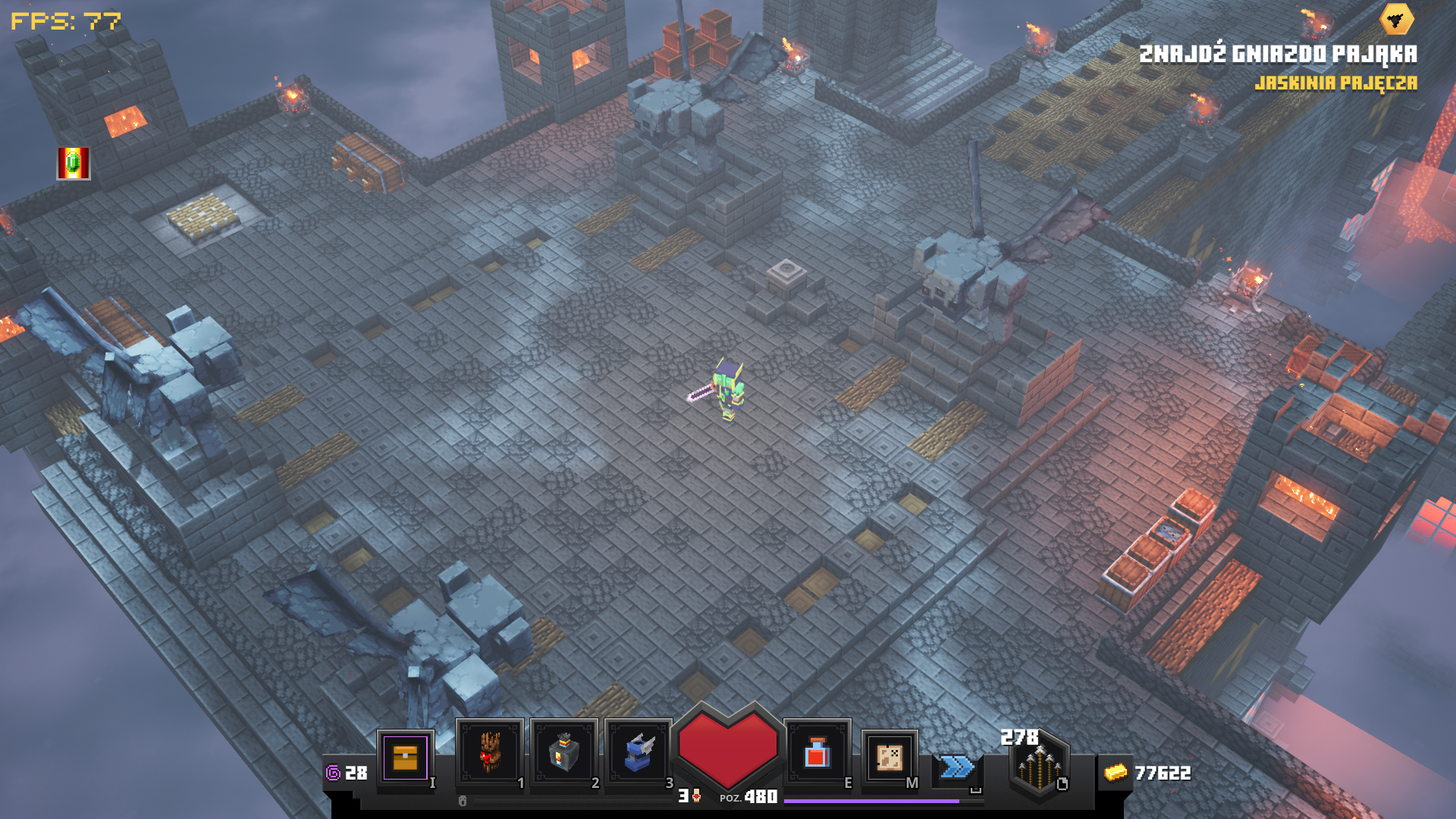The width and height of the screenshot is (1456, 819).
Task: Trigger the blue chevron dodge roll
Action: 957,767
